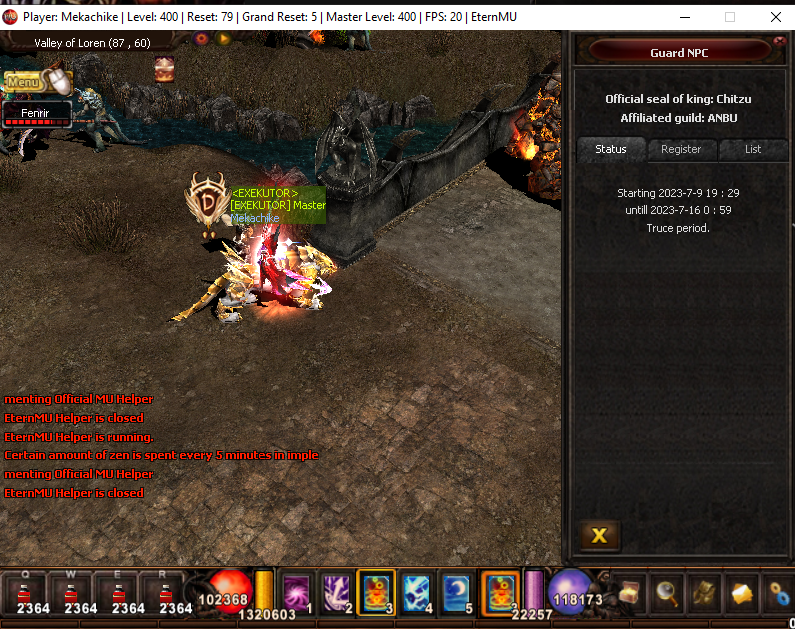Select the active buff icon under location bar

(163, 68)
